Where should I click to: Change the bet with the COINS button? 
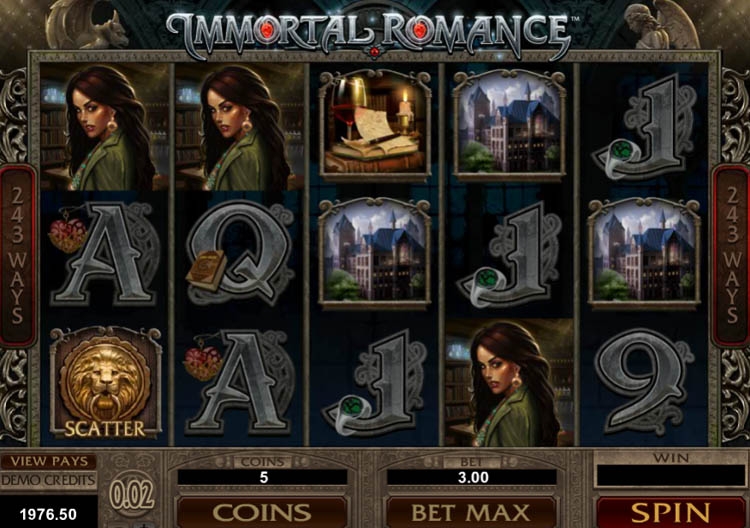[262, 512]
